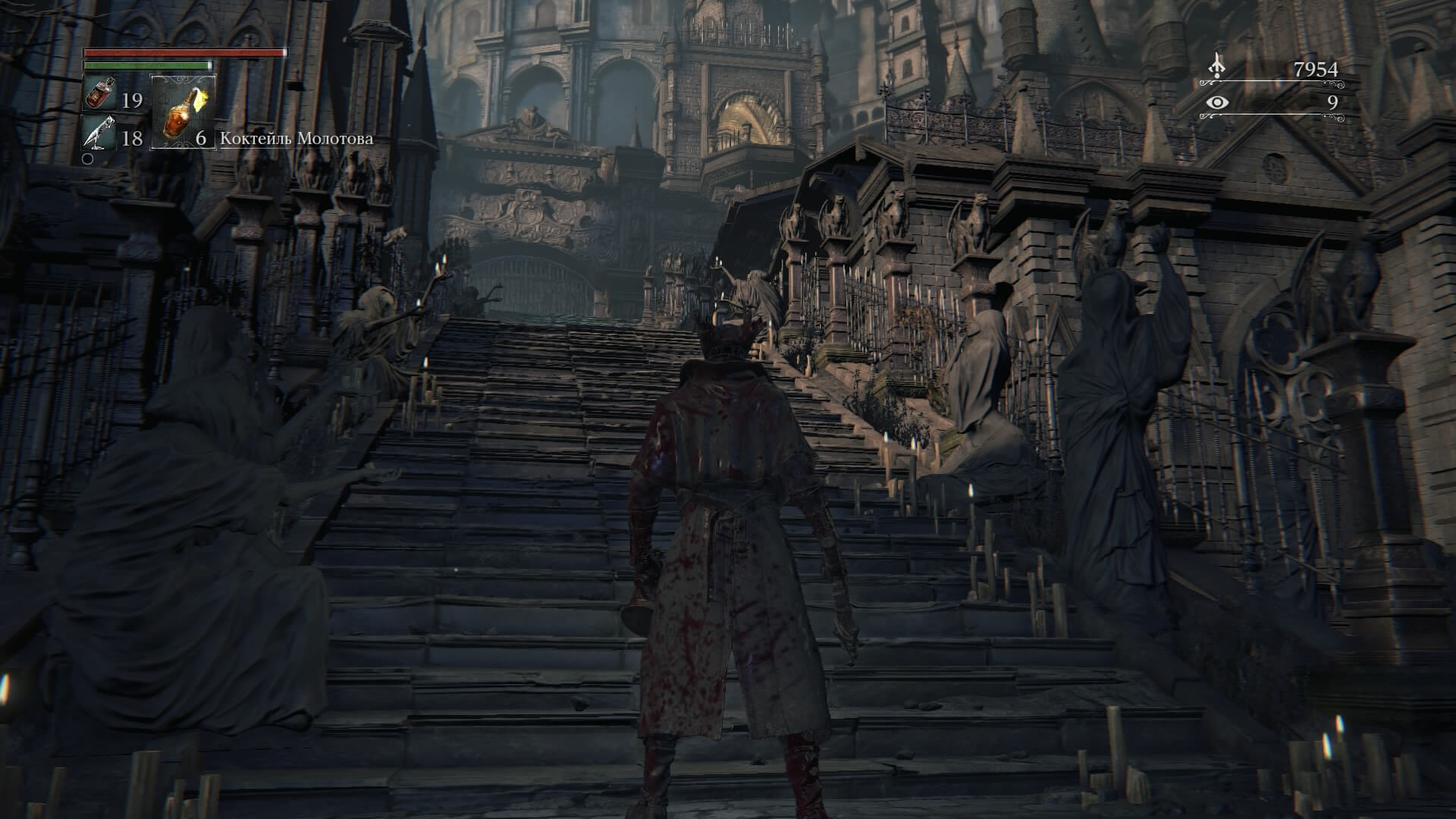1456x819 pixels.
Task: Click the Blood Echoes sword icon
Action: [1217, 64]
